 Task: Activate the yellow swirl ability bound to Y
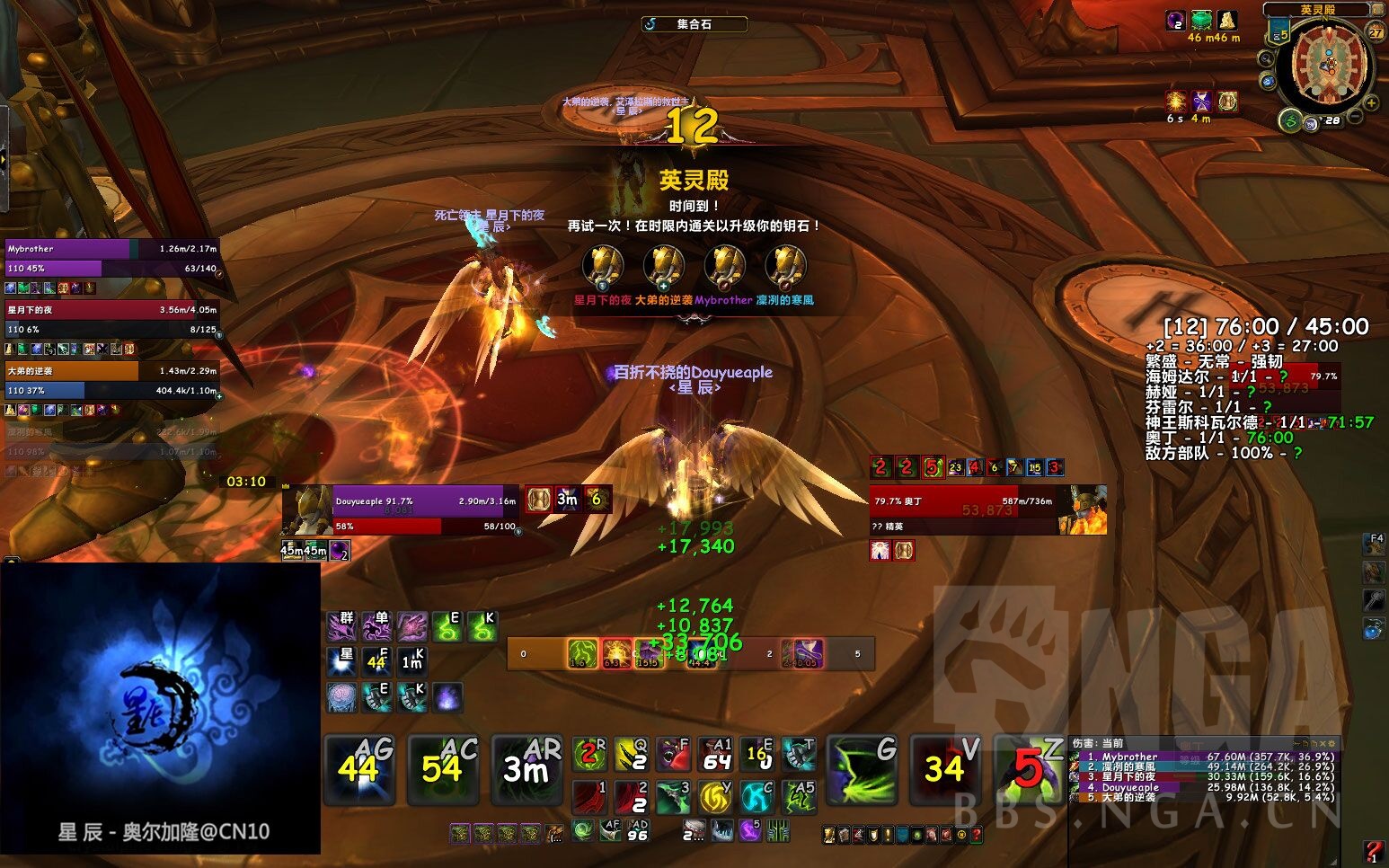click(x=715, y=797)
